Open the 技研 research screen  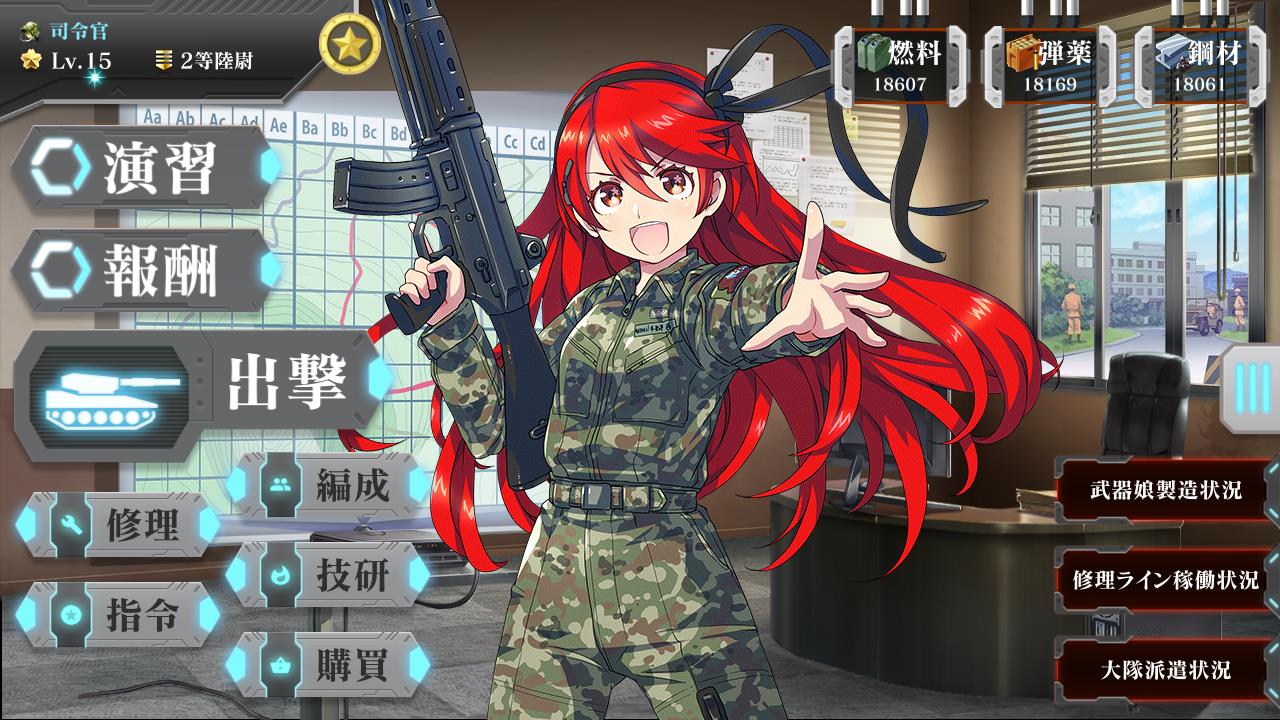(x=328, y=574)
